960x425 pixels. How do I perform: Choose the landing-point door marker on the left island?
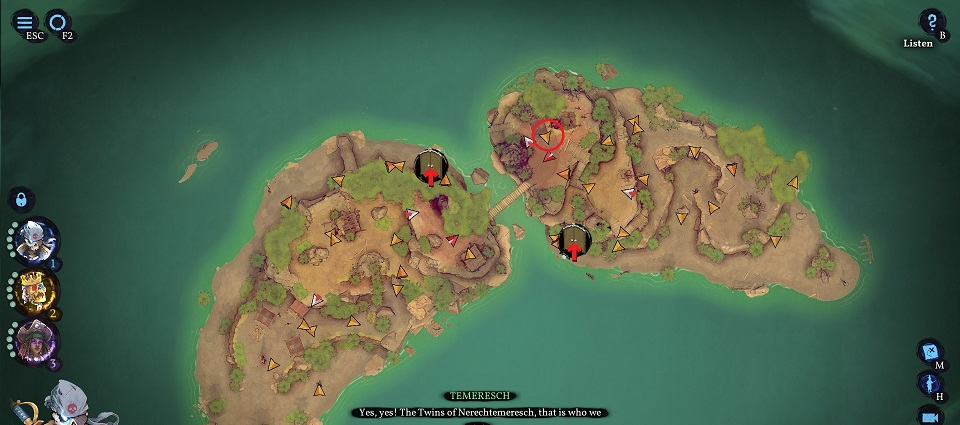pos(430,166)
